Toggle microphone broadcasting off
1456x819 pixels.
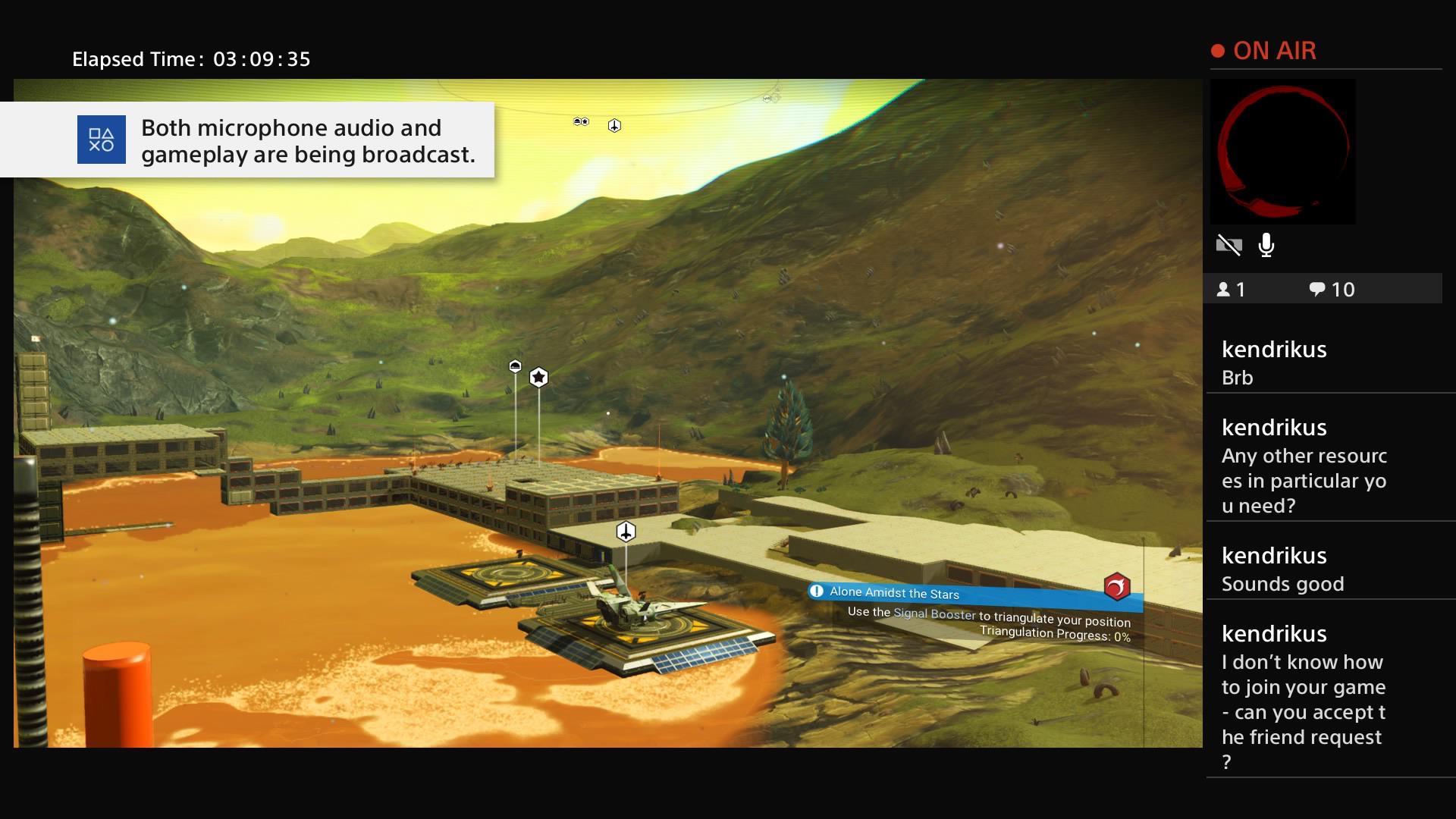click(1267, 246)
